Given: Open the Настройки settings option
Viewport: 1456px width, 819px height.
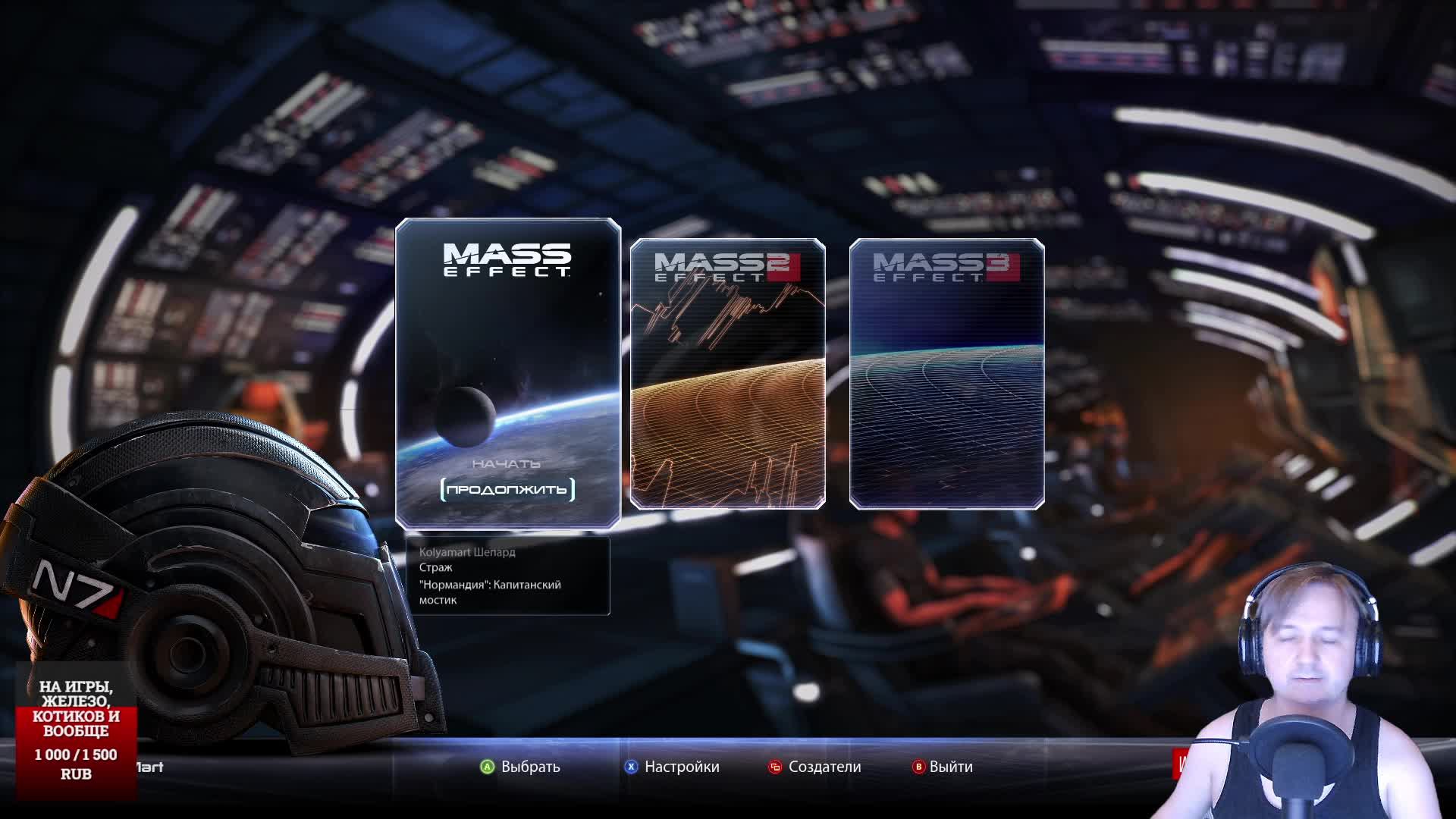Looking at the screenshot, I should tap(673, 767).
